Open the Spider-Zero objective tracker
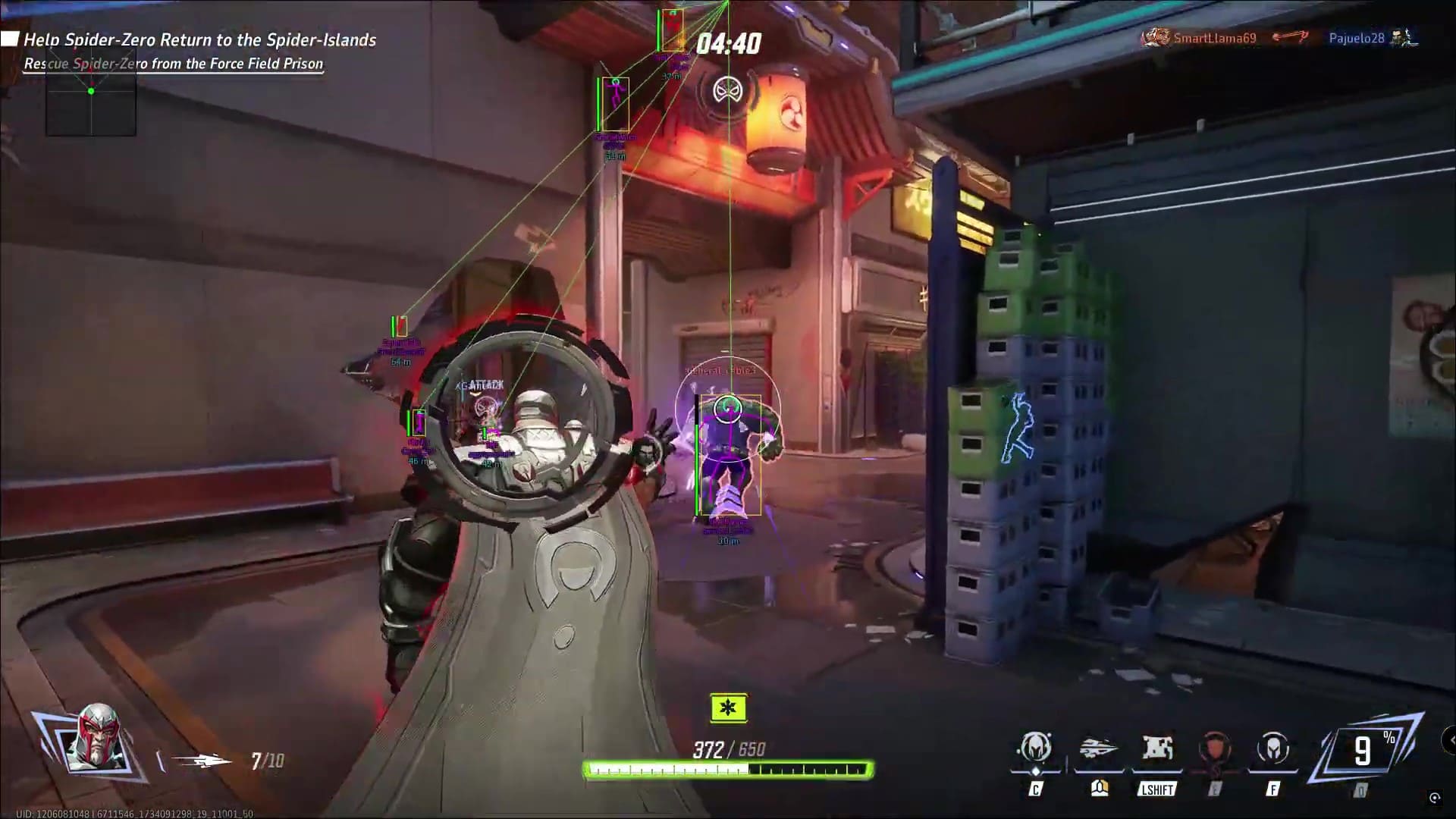The height and width of the screenshot is (819, 1456). pos(199,40)
